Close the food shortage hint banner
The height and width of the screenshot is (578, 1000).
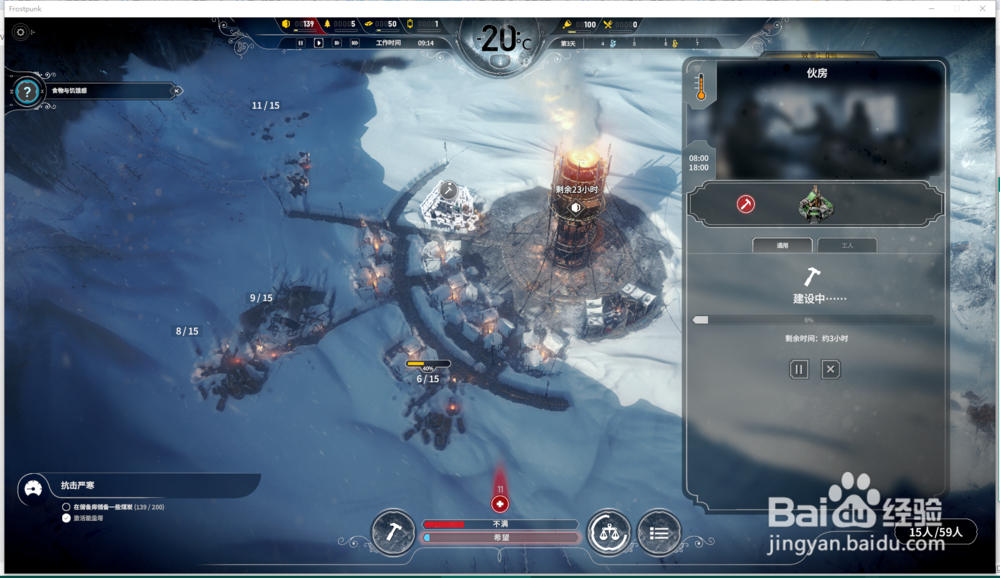(177, 90)
